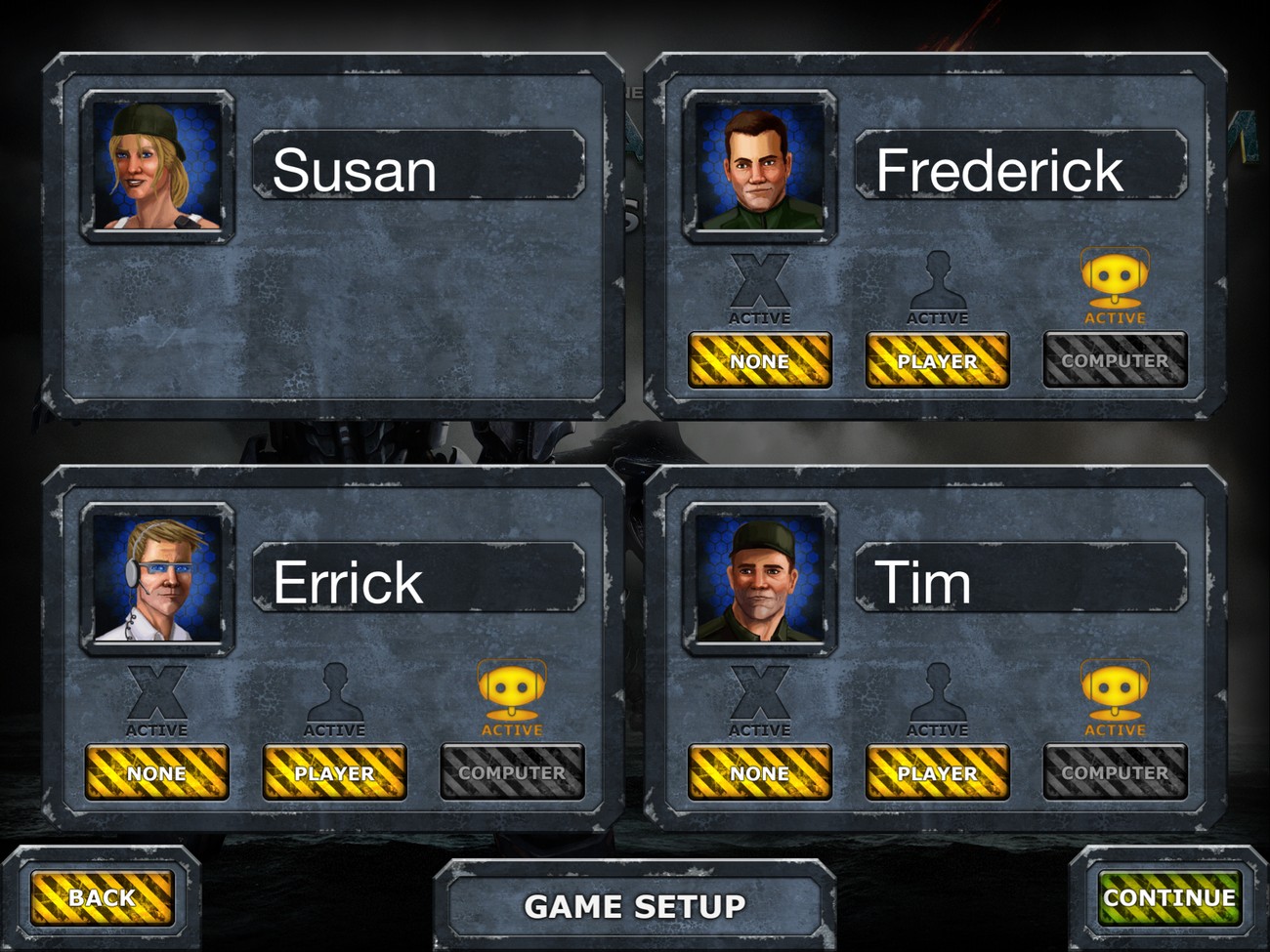Choose Errick's headset portrait
The height and width of the screenshot is (952, 1270).
156,579
